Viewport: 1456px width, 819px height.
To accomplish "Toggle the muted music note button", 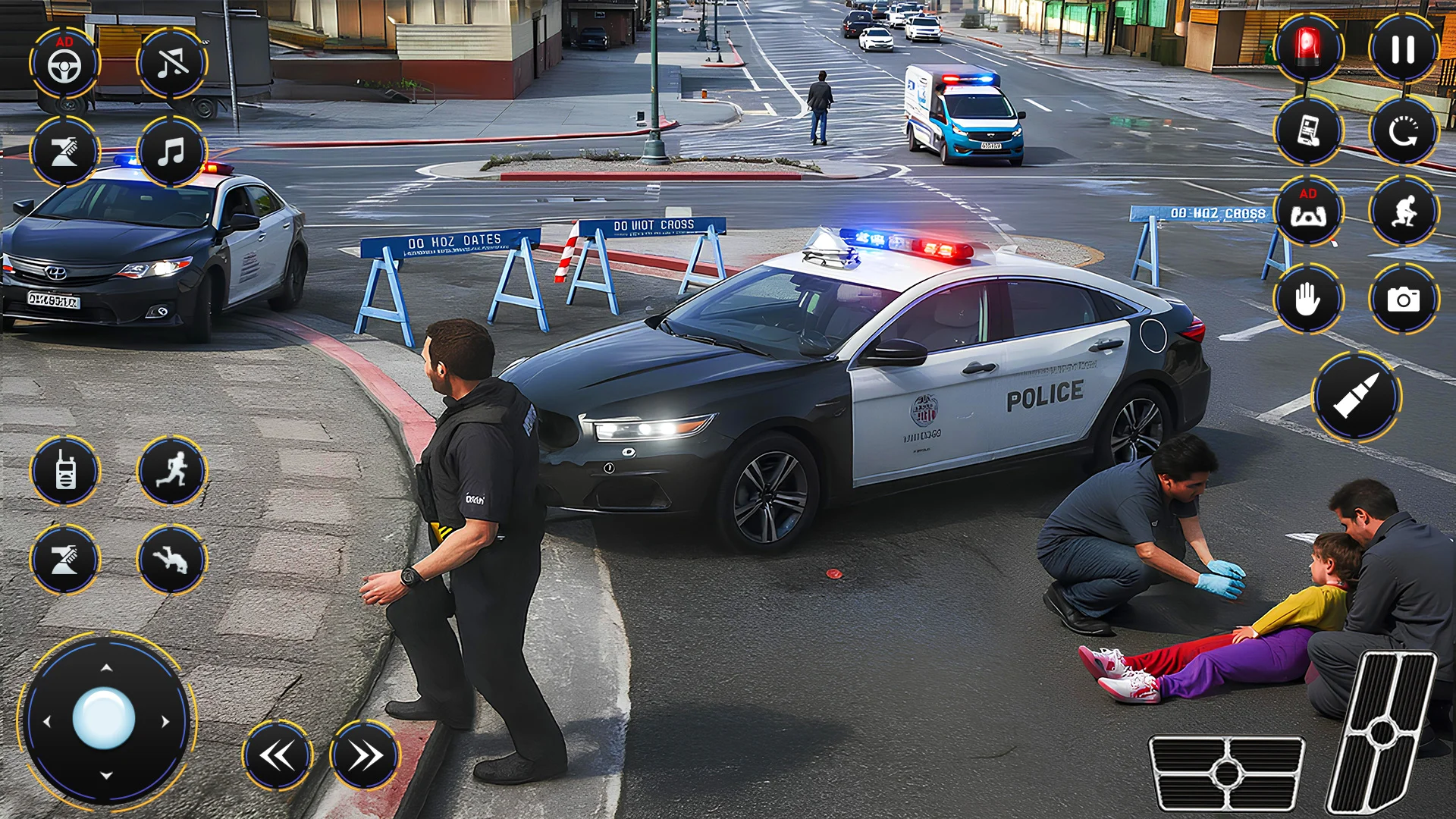I will point(172,64).
